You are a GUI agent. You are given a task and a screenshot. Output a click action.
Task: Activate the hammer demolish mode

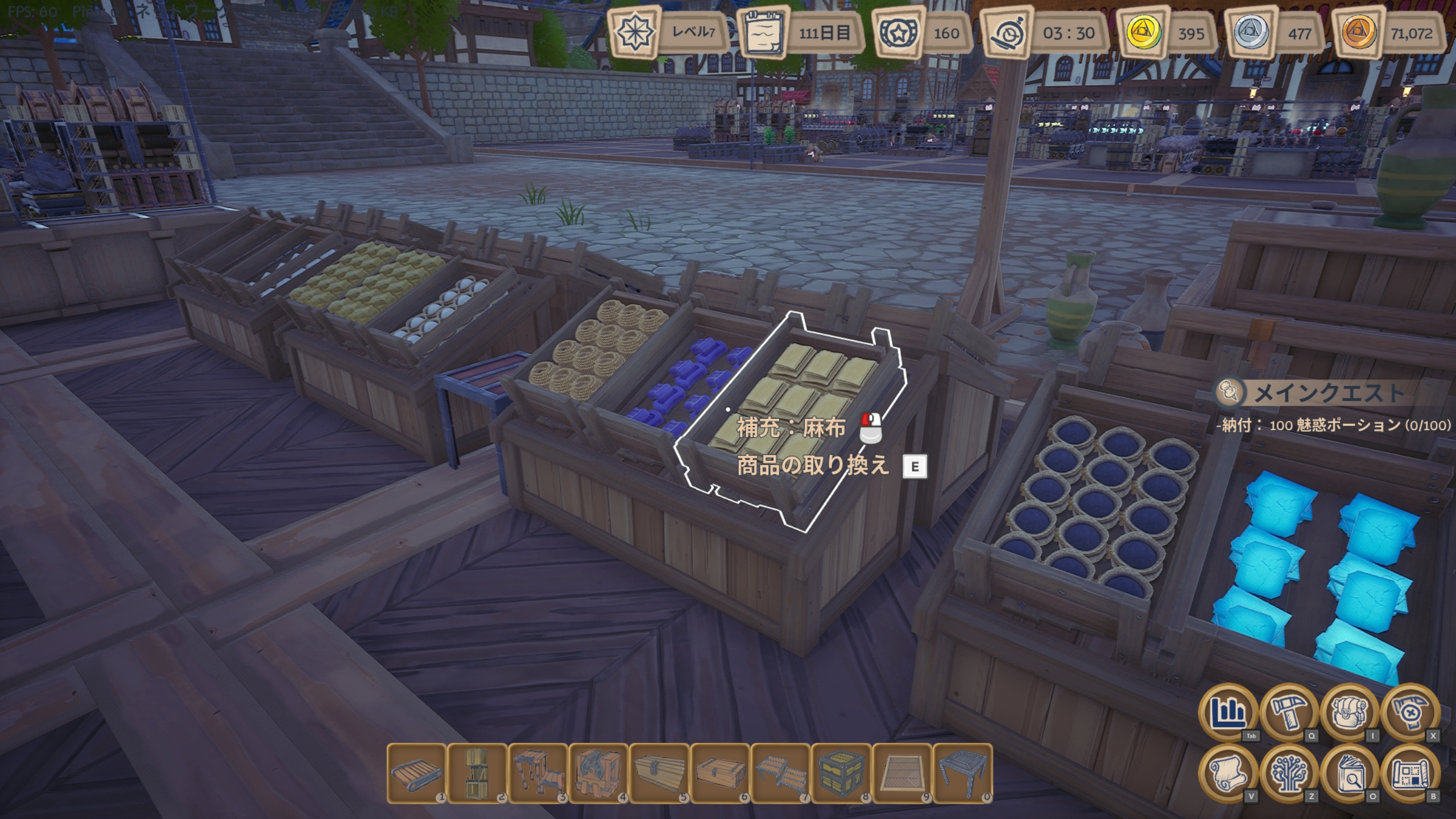(1410, 712)
